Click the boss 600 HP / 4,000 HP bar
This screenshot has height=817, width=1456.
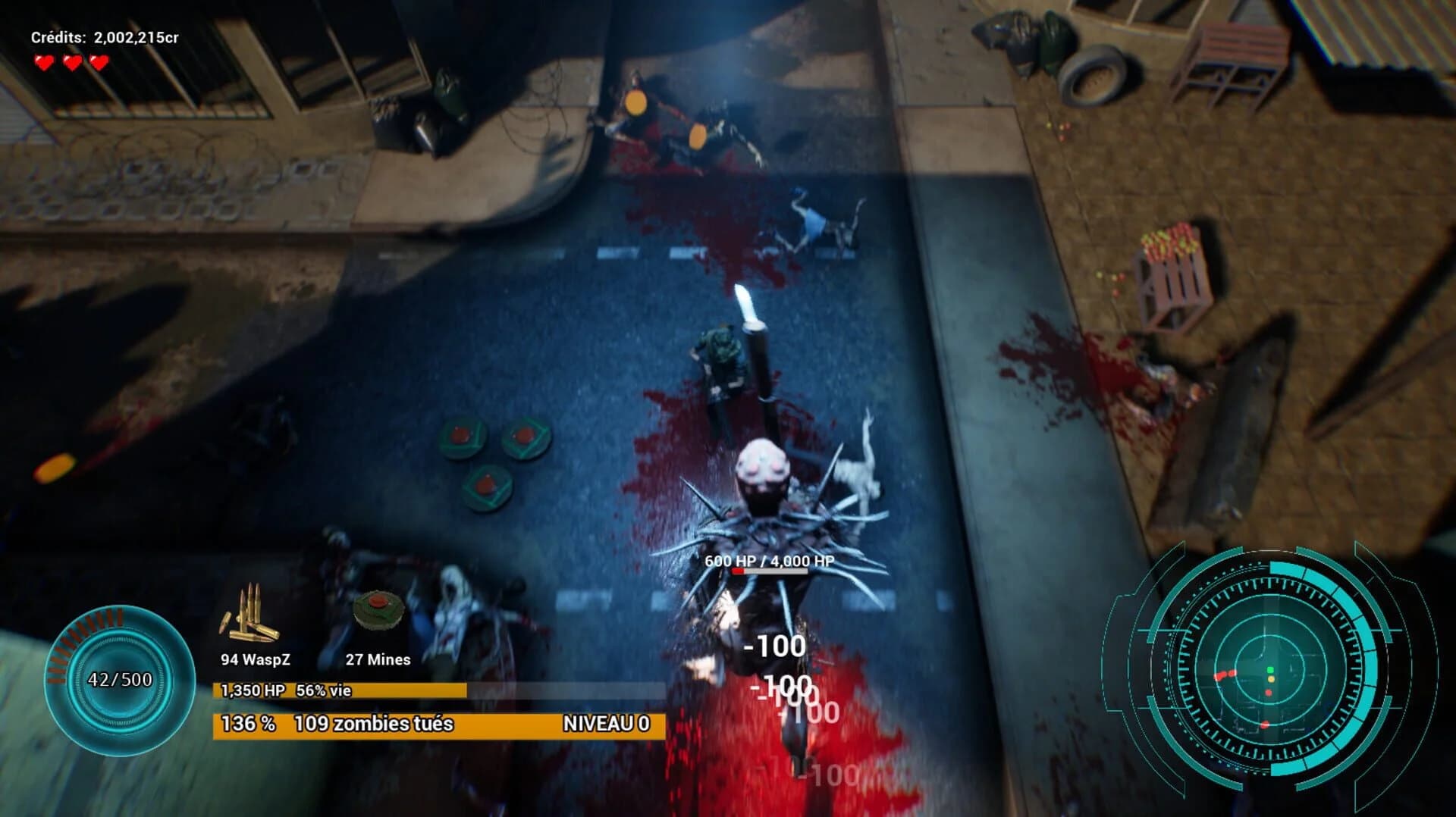(770, 568)
